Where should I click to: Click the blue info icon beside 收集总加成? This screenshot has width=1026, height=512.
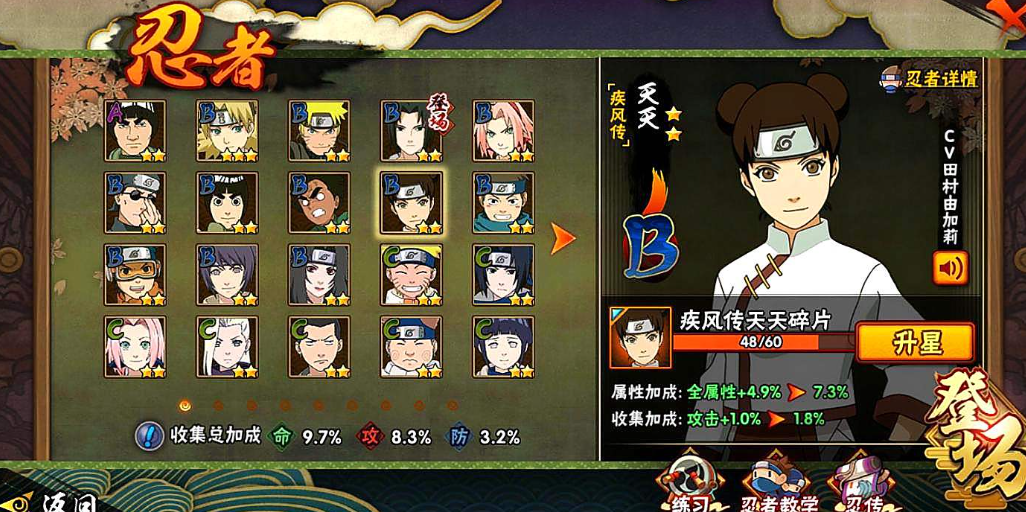pyautogui.click(x=149, y=436)
